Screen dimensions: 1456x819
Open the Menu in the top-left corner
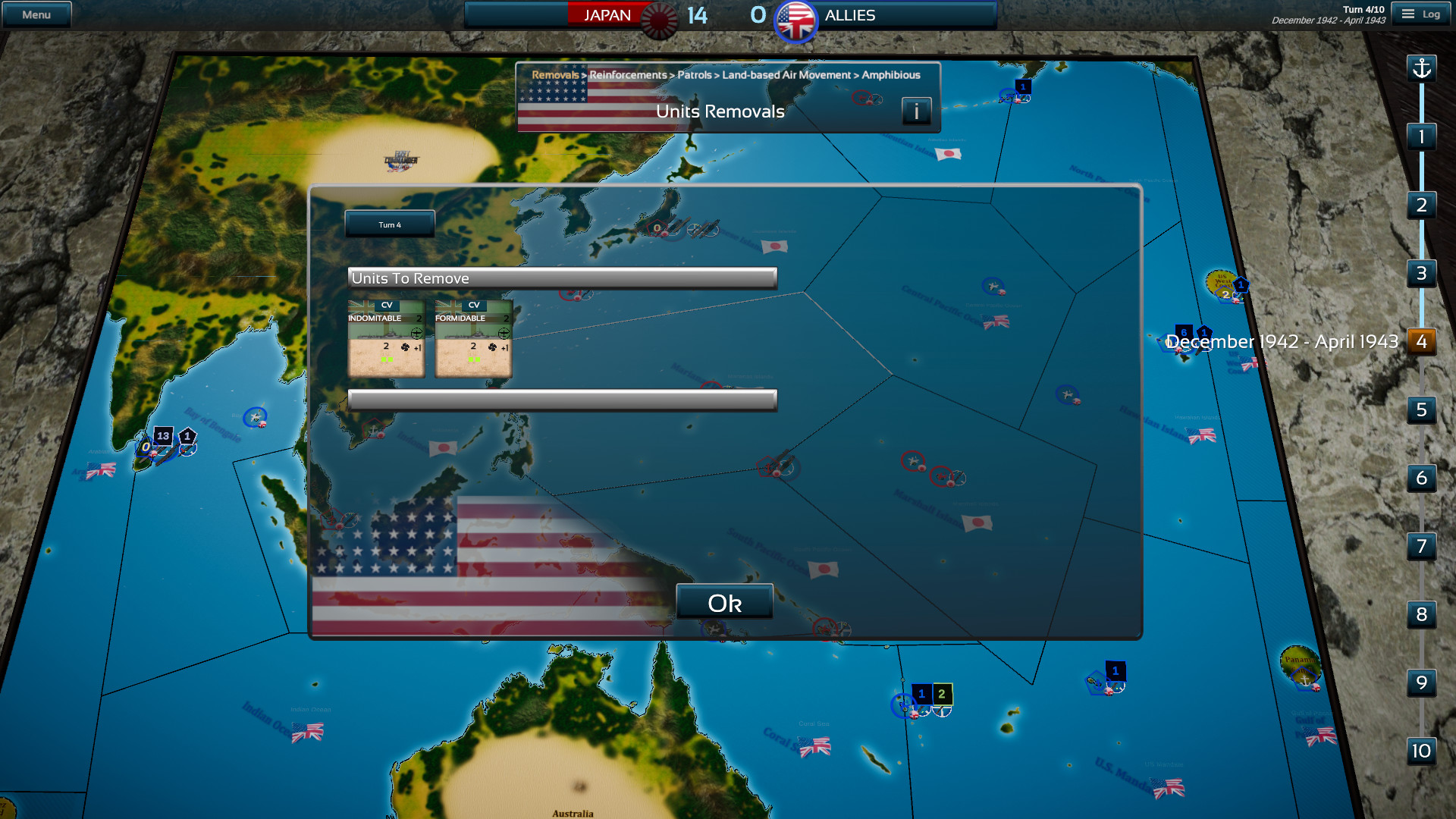(36, 13)
